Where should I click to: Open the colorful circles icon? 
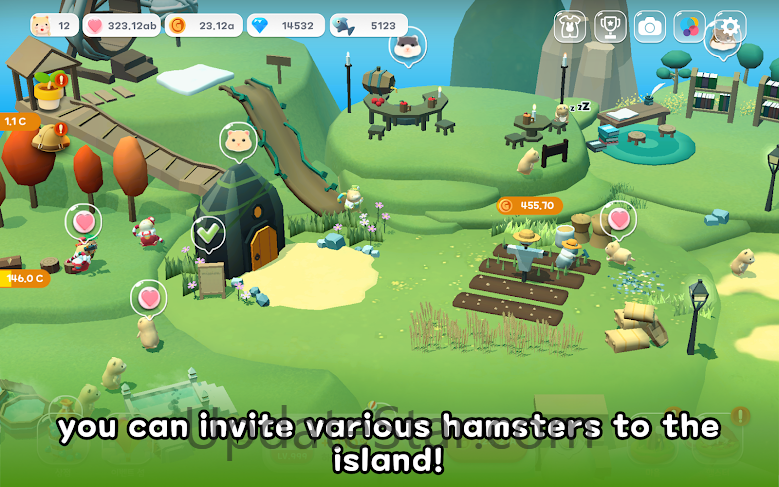pos(690,26)
